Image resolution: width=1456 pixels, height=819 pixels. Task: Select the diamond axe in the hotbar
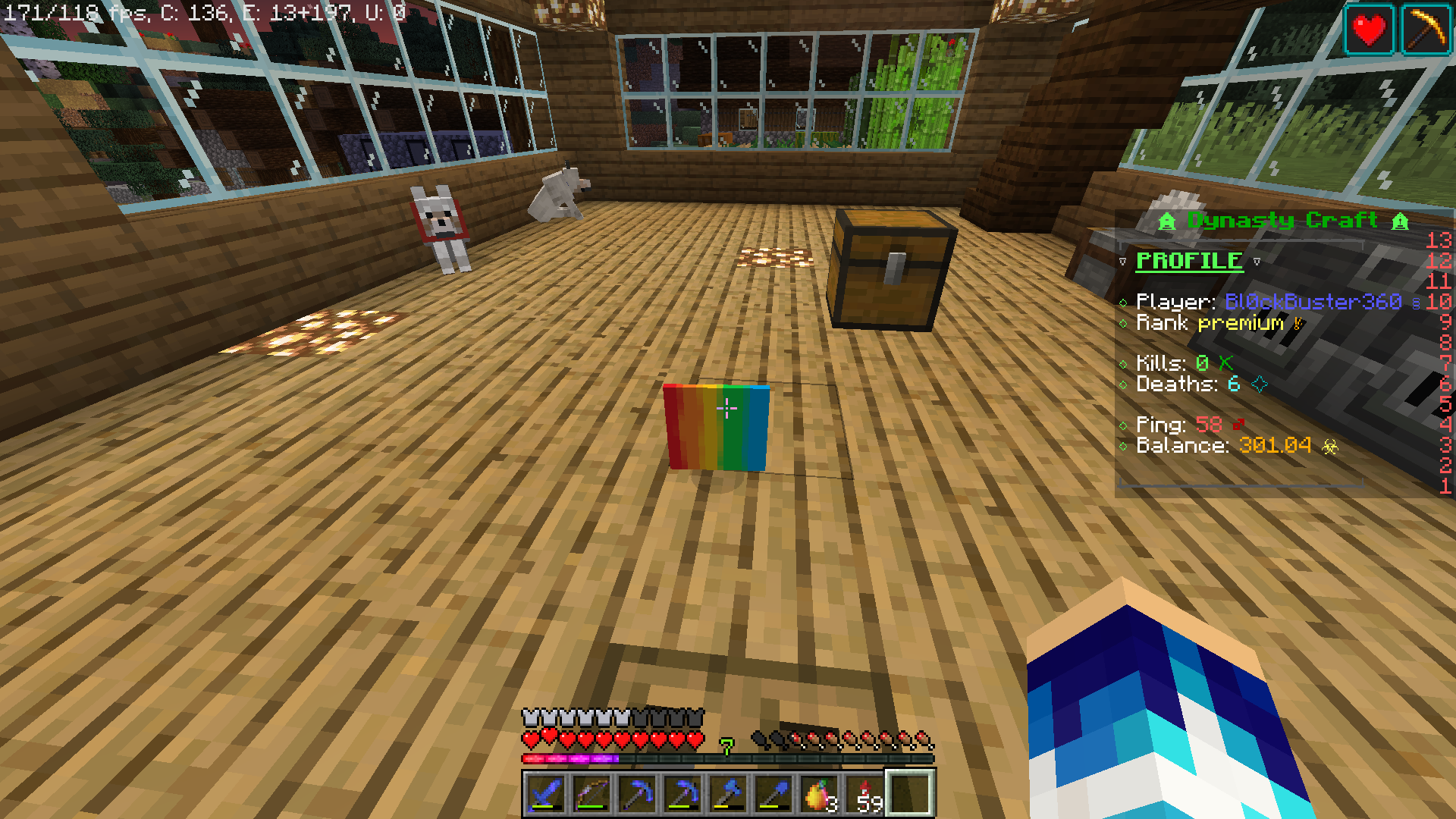[730, 794]
